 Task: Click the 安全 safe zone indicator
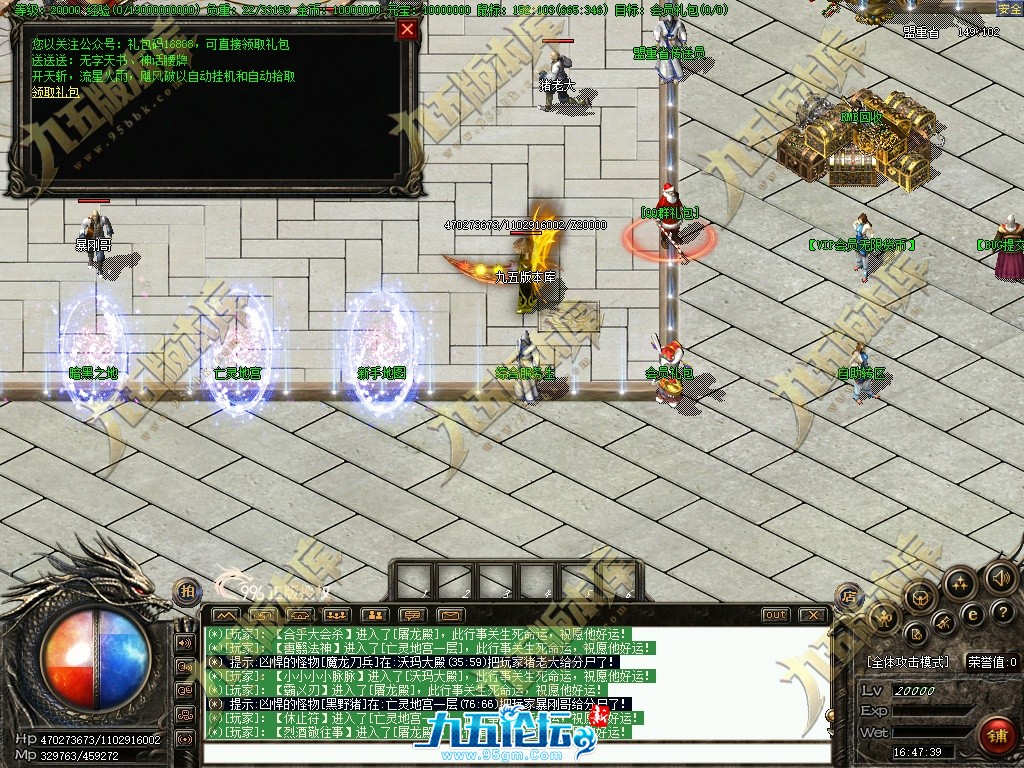(x=1009, y=8)
